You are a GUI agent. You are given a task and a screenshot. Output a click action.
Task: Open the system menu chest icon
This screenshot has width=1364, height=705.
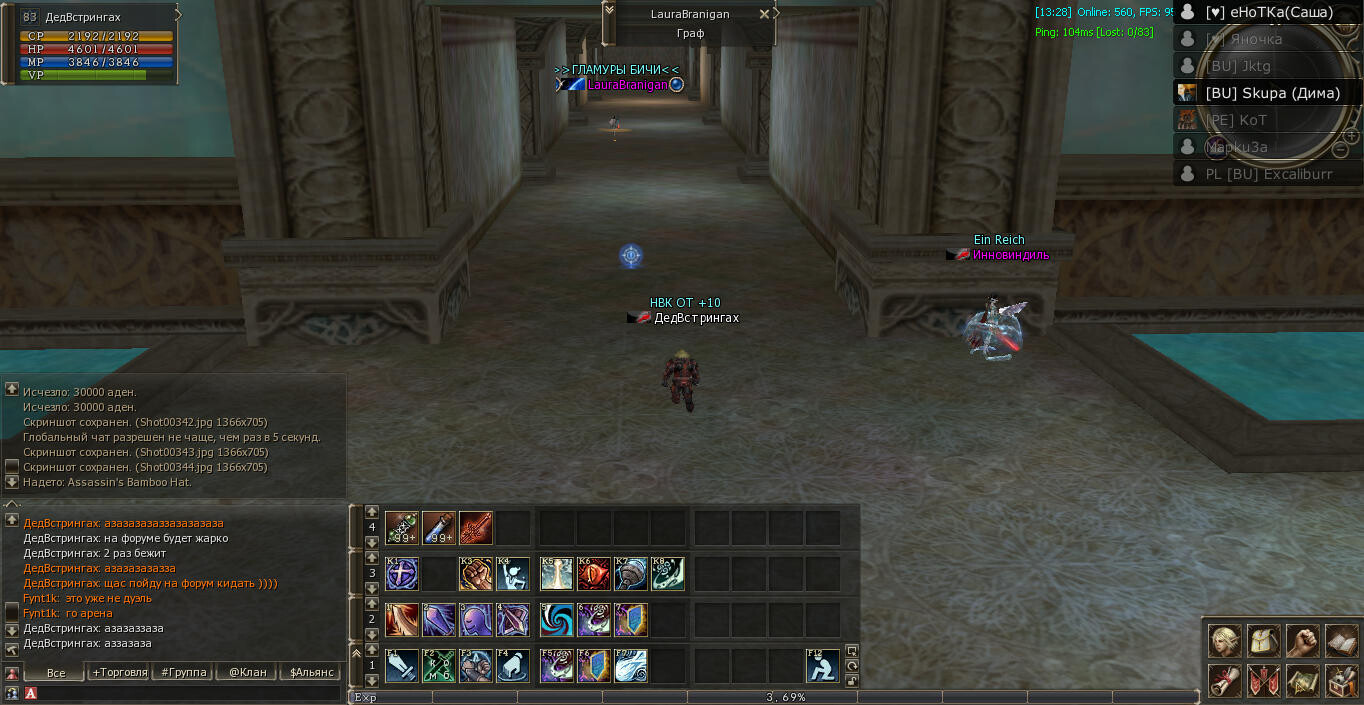click(1341, 680)
